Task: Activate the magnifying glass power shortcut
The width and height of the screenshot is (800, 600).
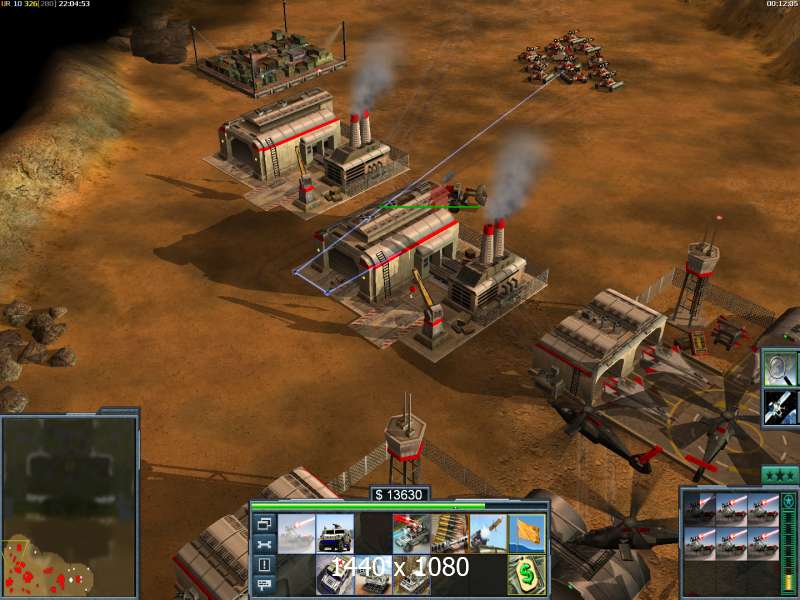Action: click(x=779, y=368)
